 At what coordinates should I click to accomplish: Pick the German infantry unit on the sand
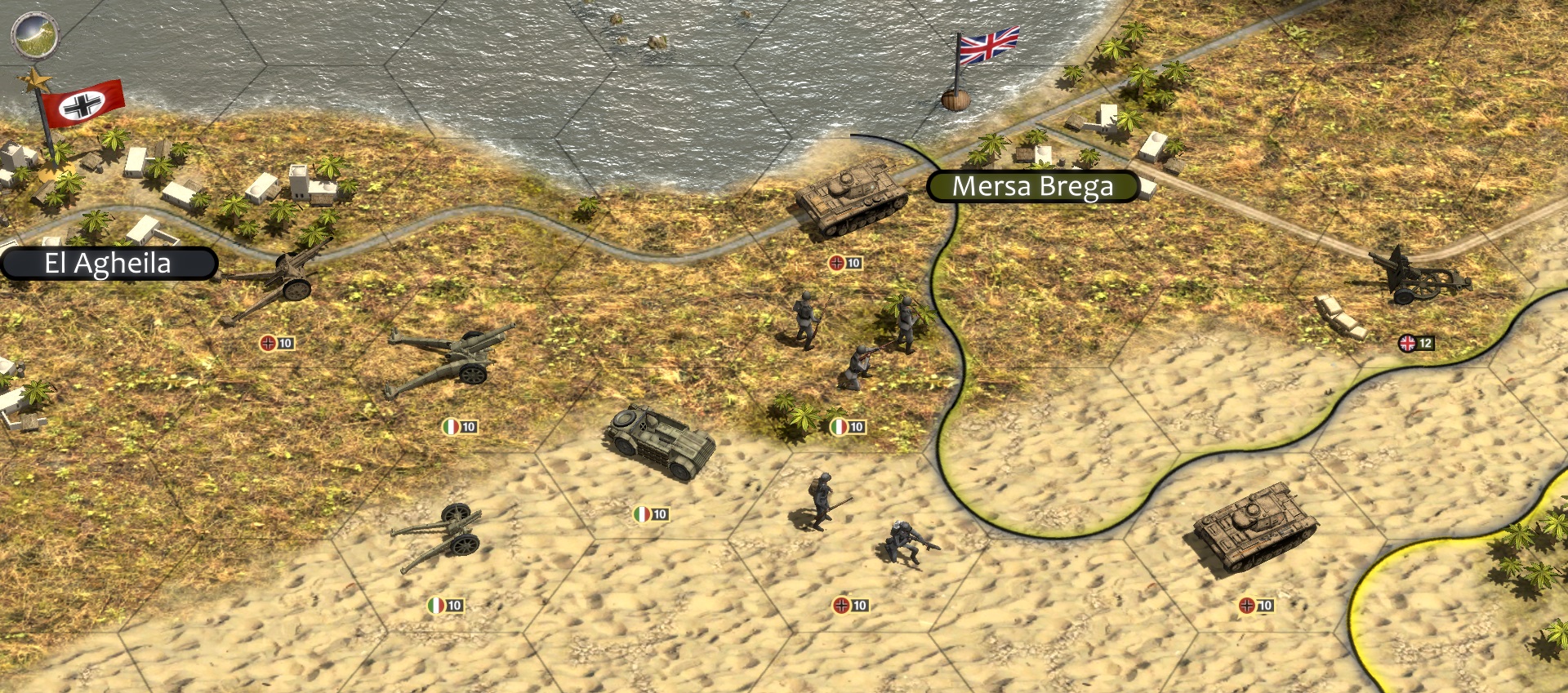pyautogui.click(x=862, y=520)
